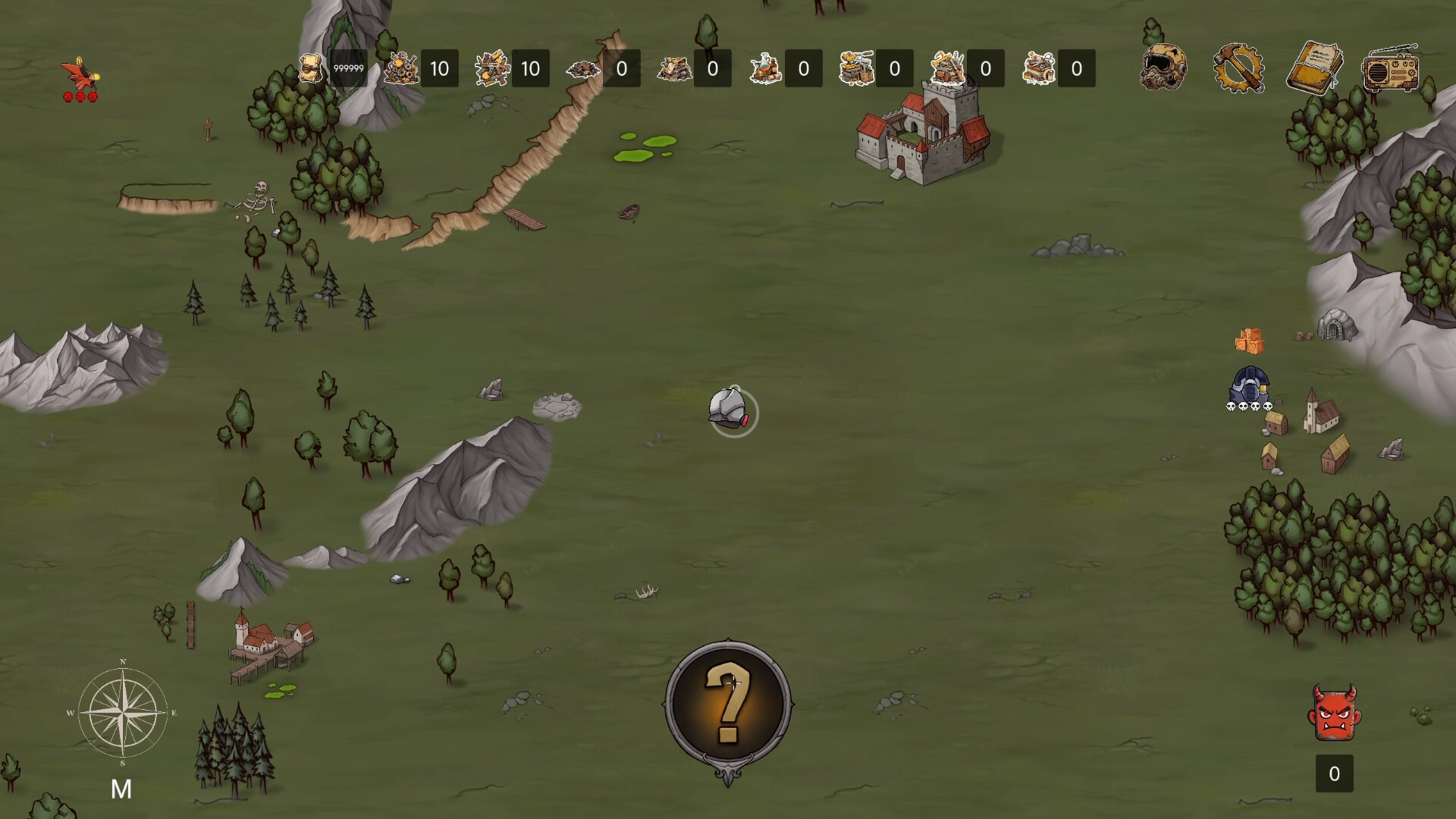The width and height of the screenshot is (1456, 819).
Task: Open the hammer and gear crafting menu
Action: tap(1238, 68)
